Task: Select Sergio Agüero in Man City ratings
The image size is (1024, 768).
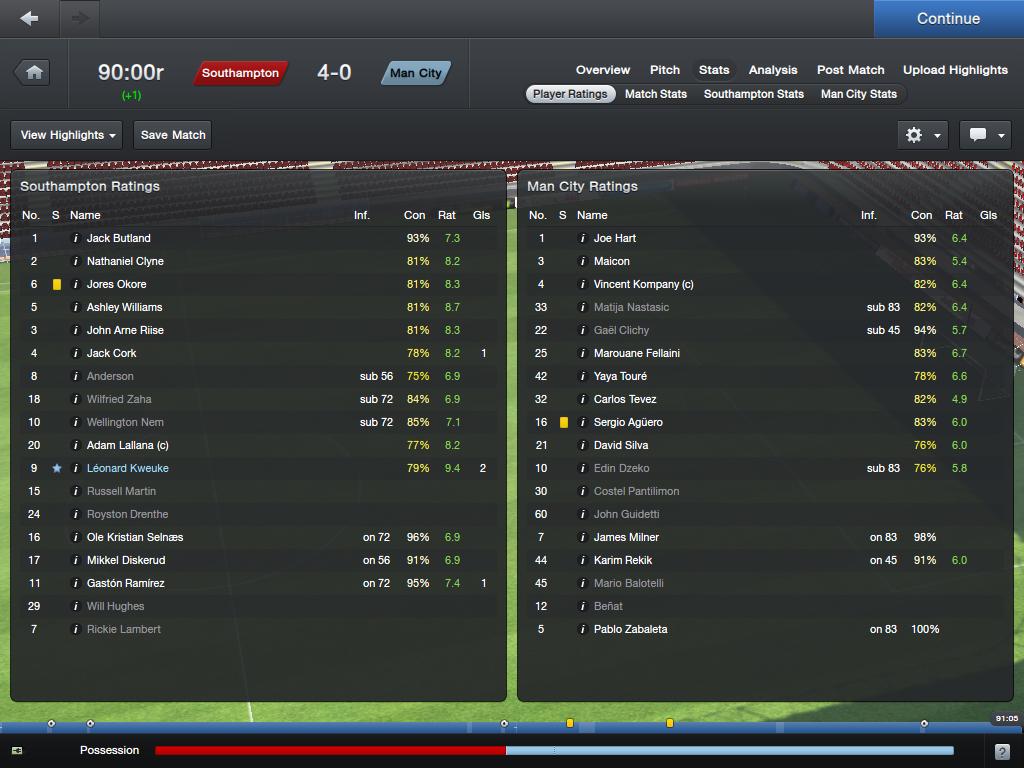Action: [x=628, y=422]
